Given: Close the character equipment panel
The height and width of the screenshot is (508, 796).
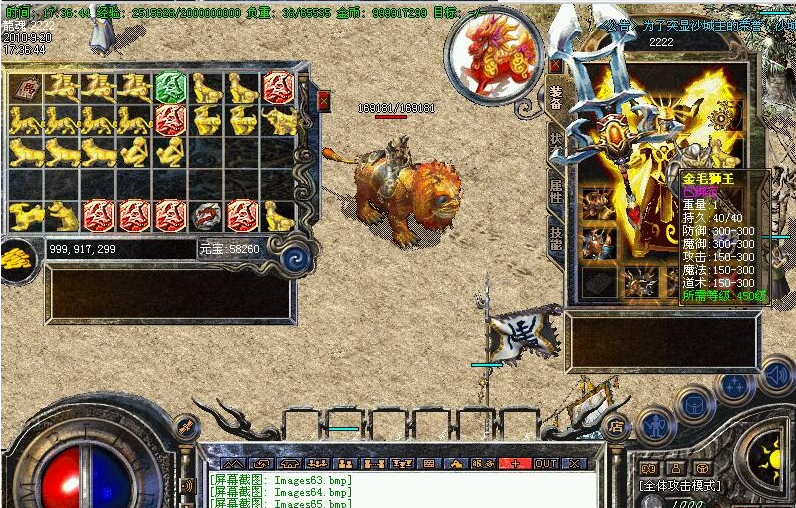Looking at the screenshot, I should point(555,65).
